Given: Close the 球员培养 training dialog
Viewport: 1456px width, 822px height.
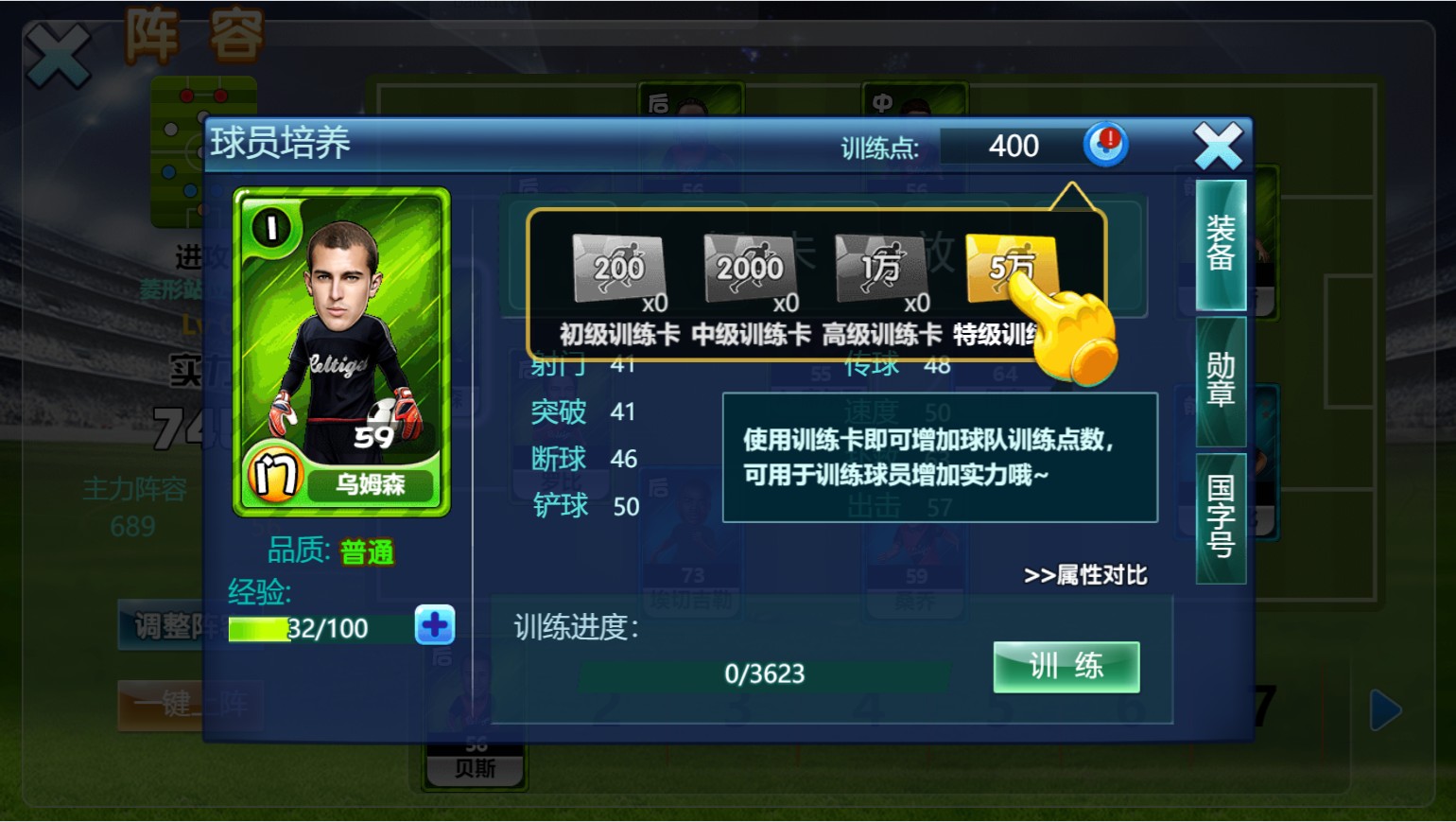Looking at the screenshot, I should [x=1218, y=144].
